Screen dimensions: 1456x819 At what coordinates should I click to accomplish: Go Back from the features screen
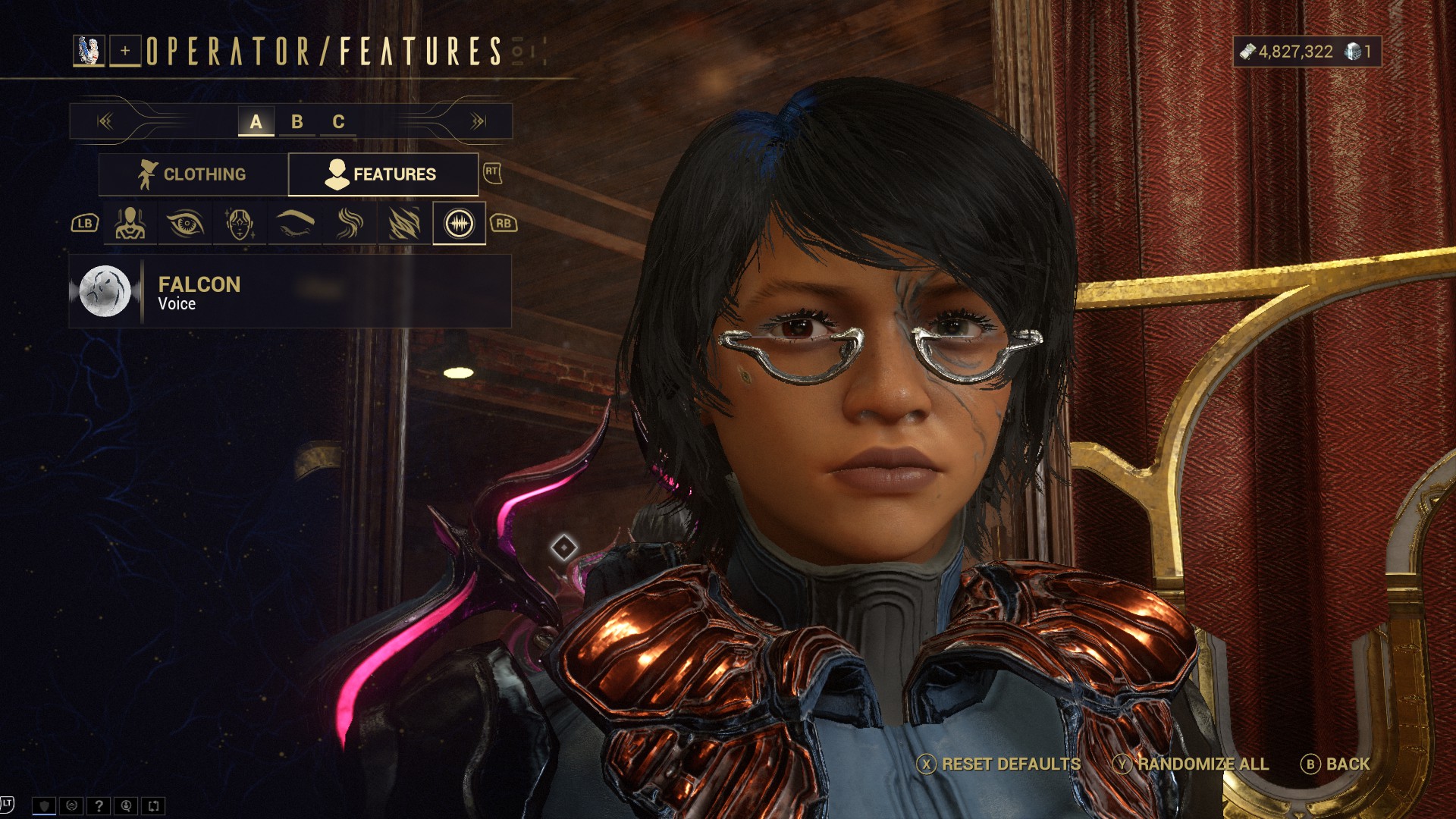pos(1336,764)
